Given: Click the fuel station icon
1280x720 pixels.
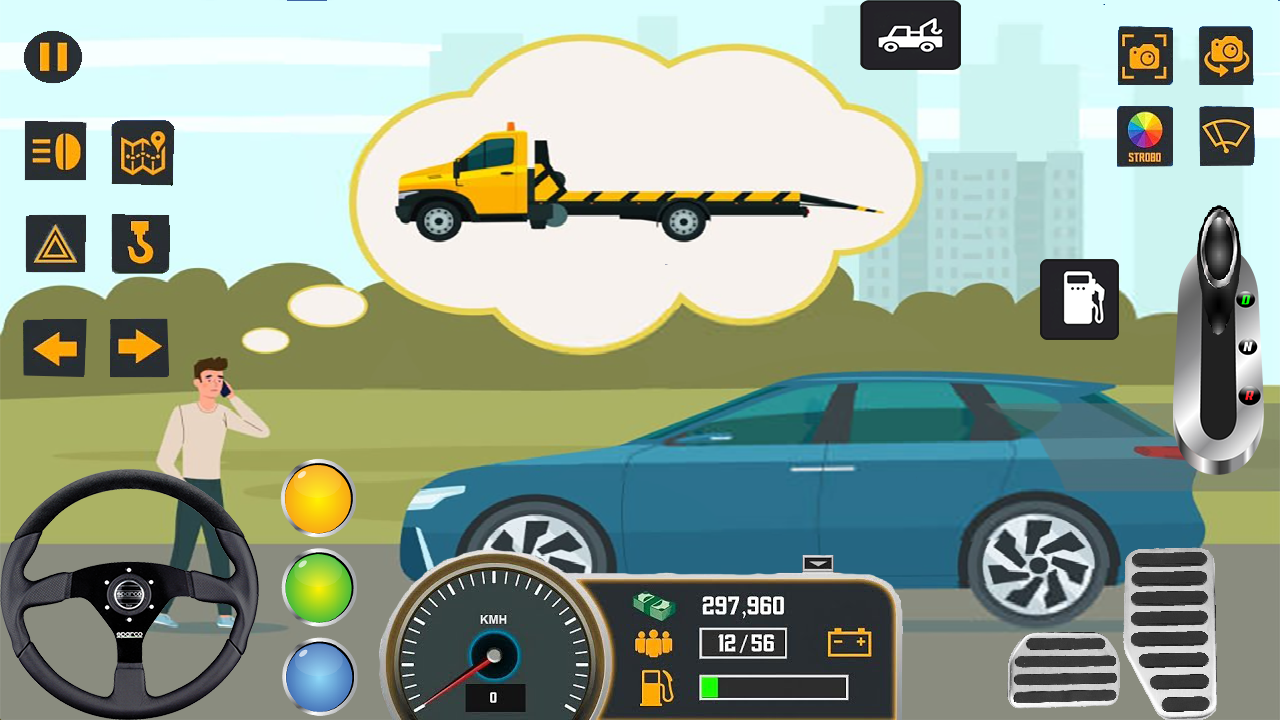Looking at the screenshot, I should pos(1079,300).
